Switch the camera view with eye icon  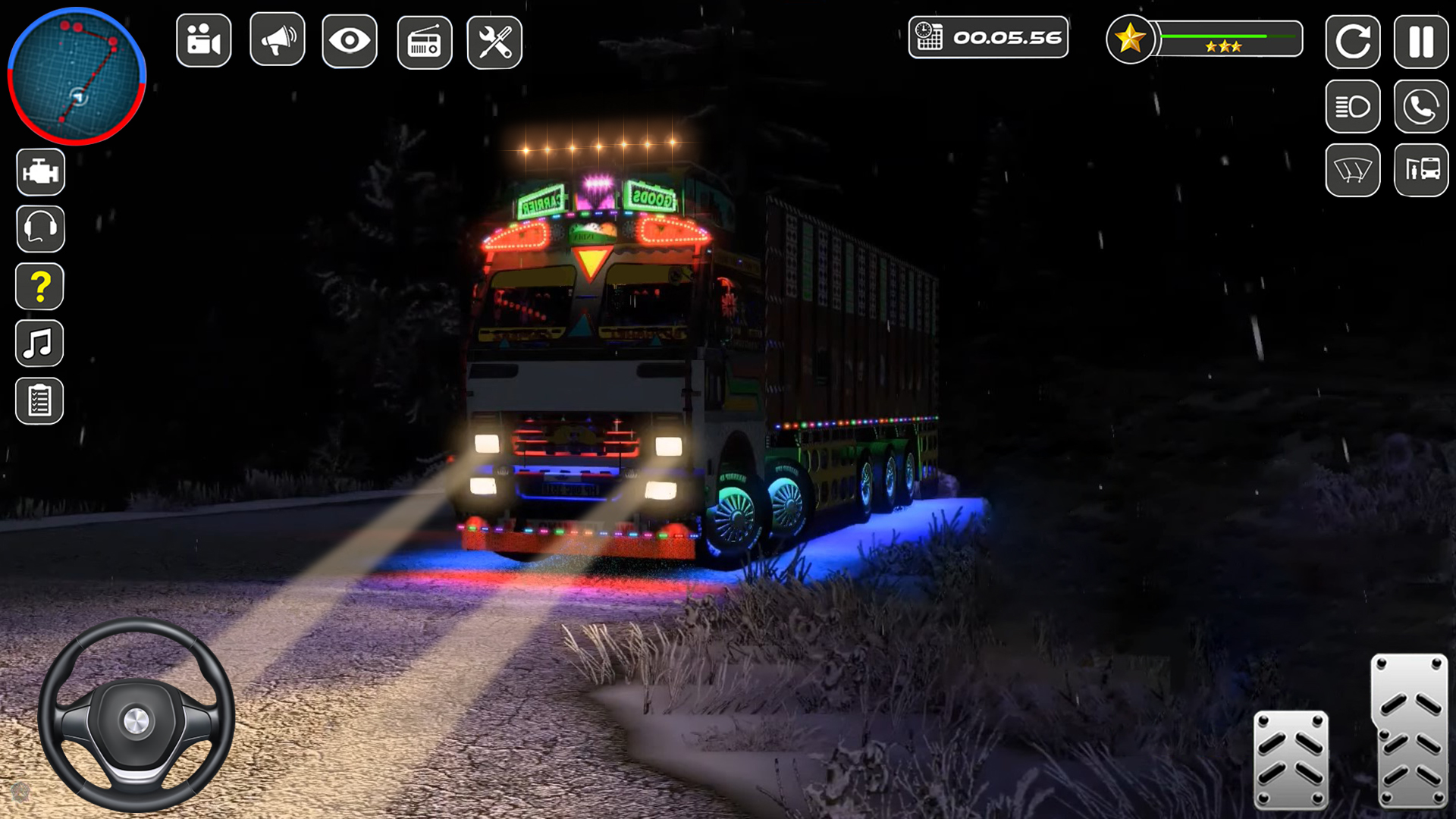tap(349, 42)
